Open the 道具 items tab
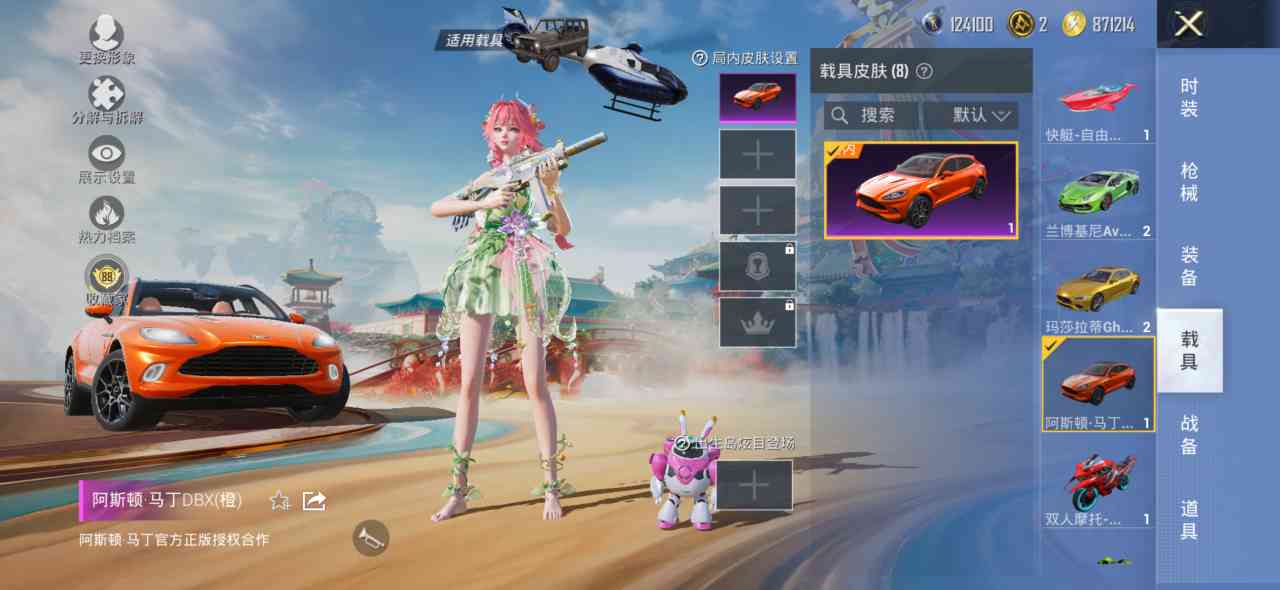1280x590 pixels. 1189,519
